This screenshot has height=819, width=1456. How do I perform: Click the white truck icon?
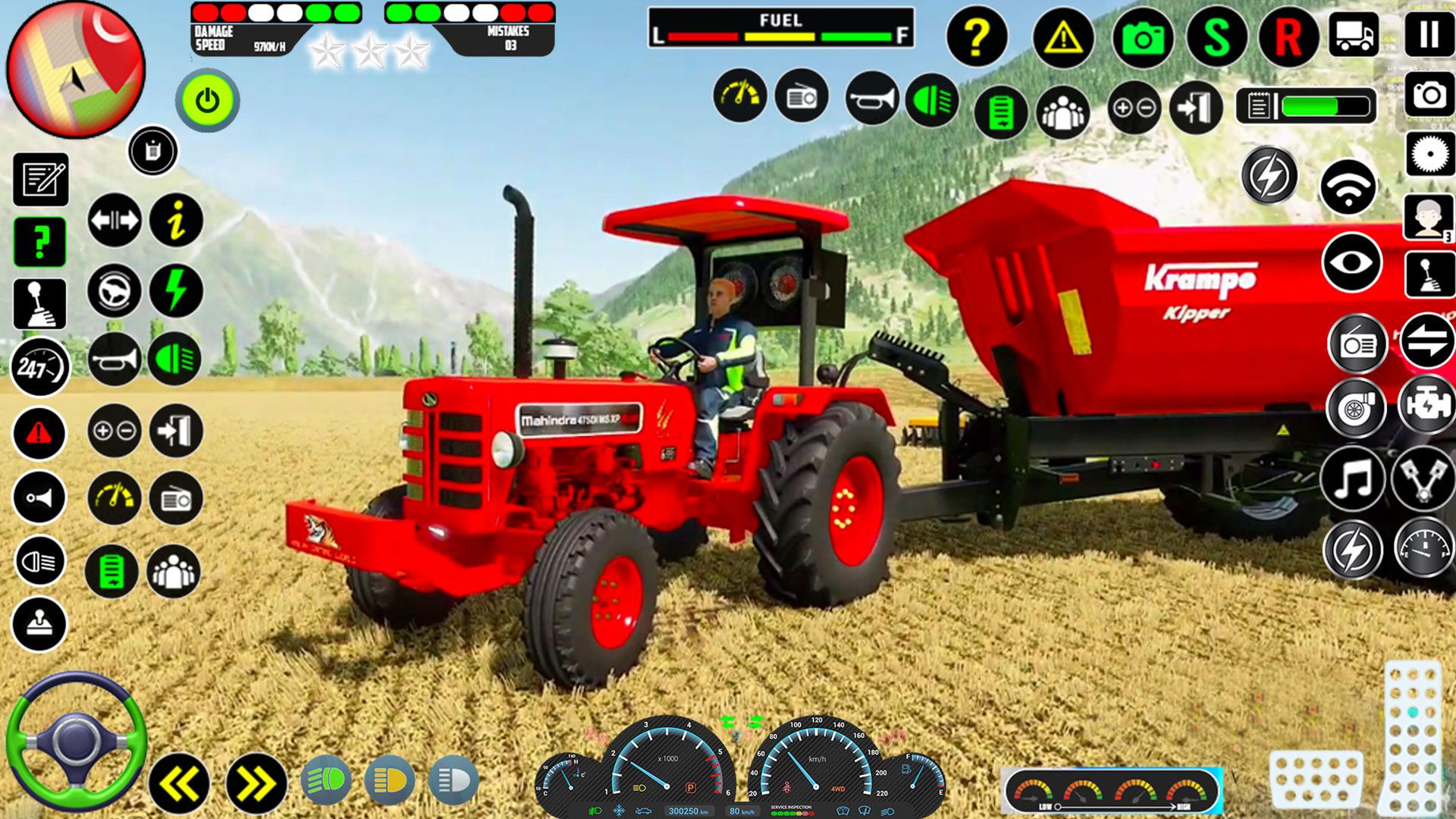click(1354, 34)
